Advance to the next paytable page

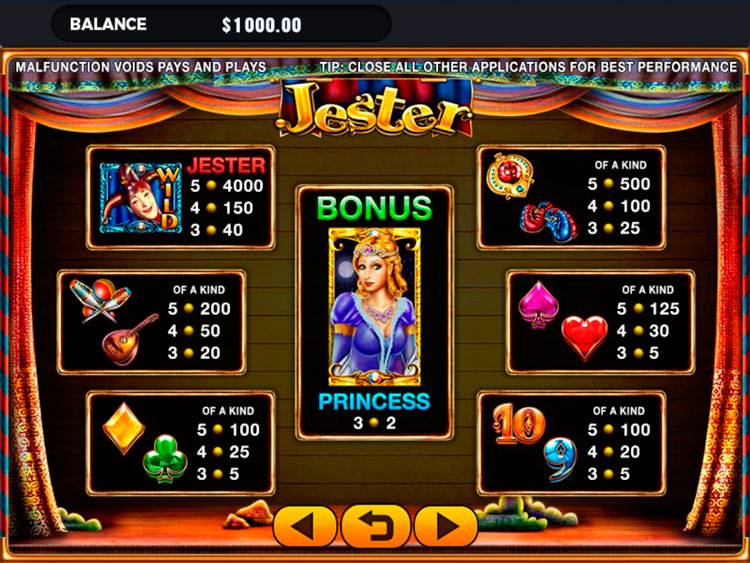coord(446,525)
